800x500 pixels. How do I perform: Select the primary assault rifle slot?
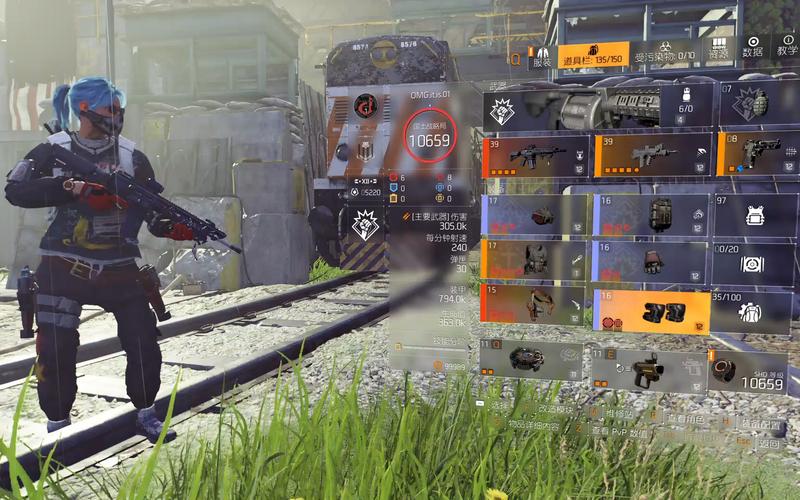coord(536,156)
